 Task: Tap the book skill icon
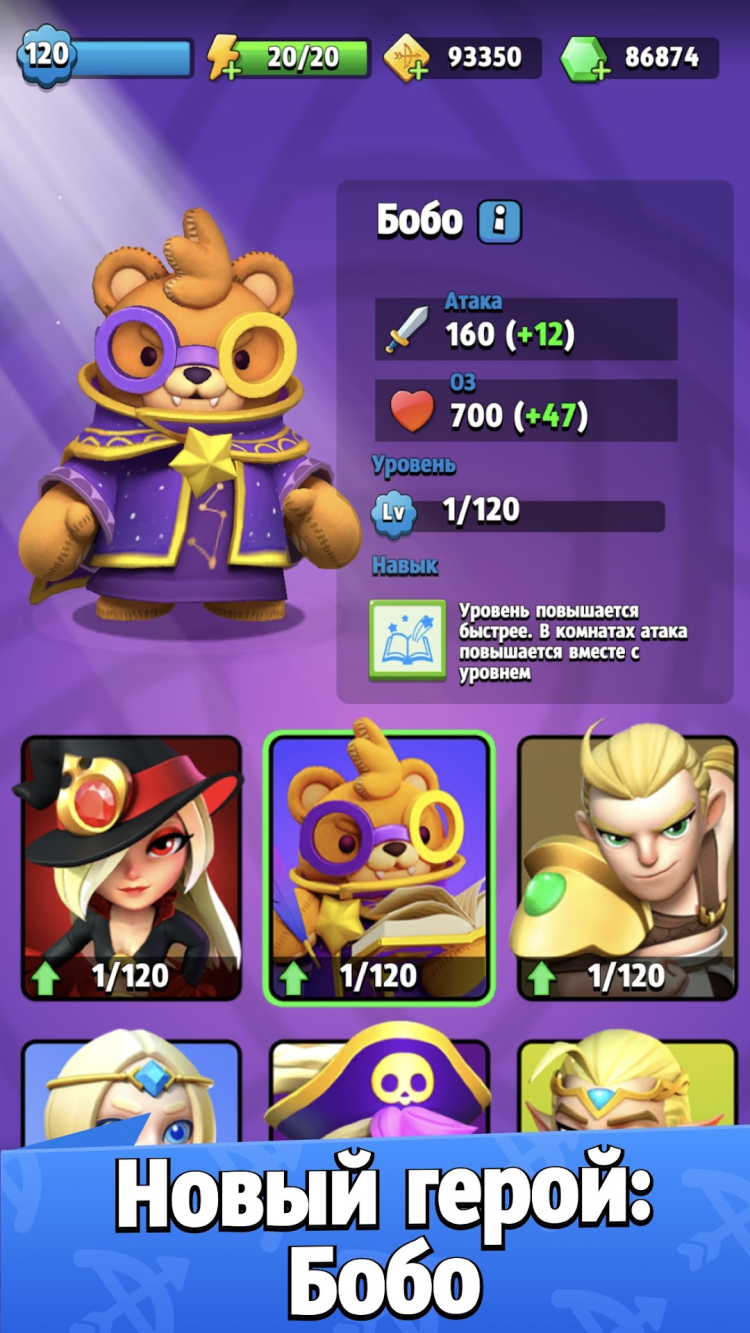[x=407, y=640]
